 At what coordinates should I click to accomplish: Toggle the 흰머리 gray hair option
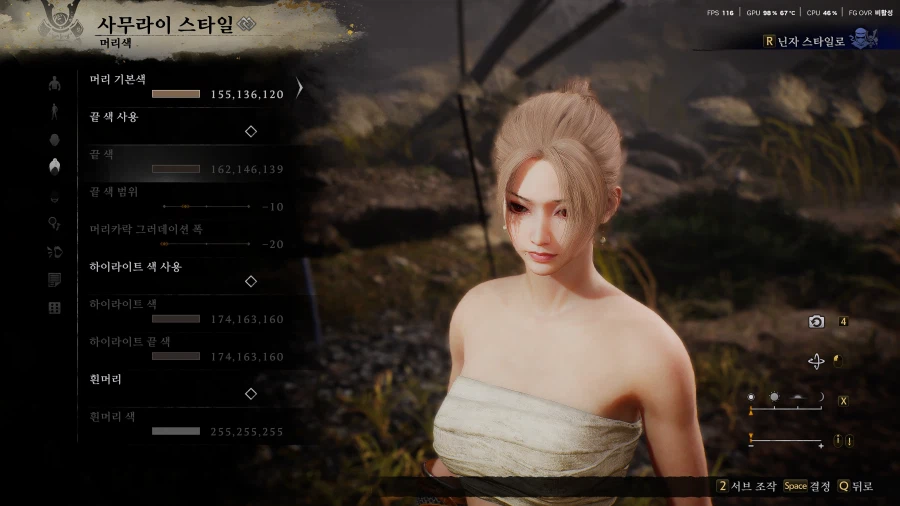[251, 394]
